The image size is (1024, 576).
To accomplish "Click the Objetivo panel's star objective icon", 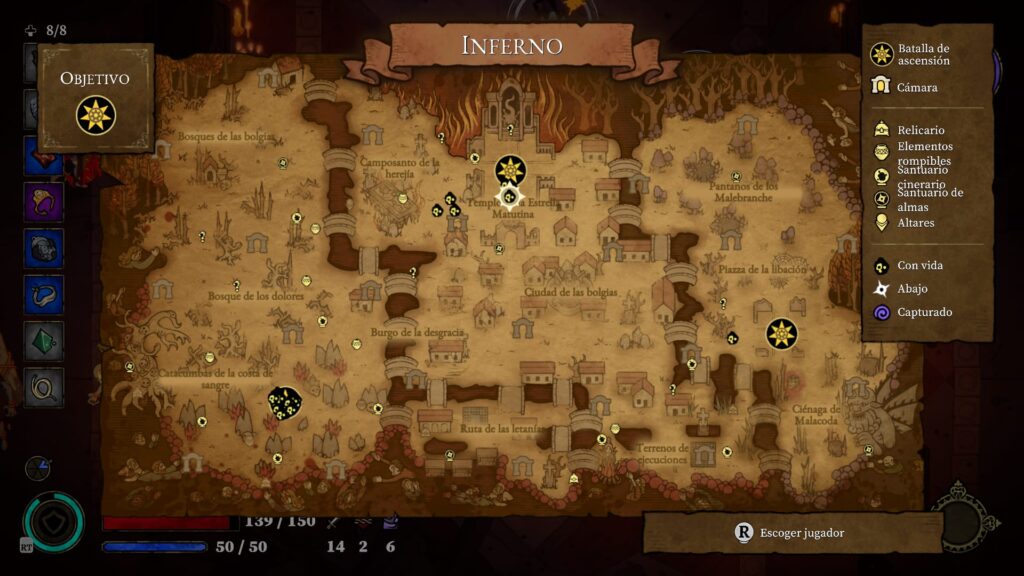I will click(96, 115).
